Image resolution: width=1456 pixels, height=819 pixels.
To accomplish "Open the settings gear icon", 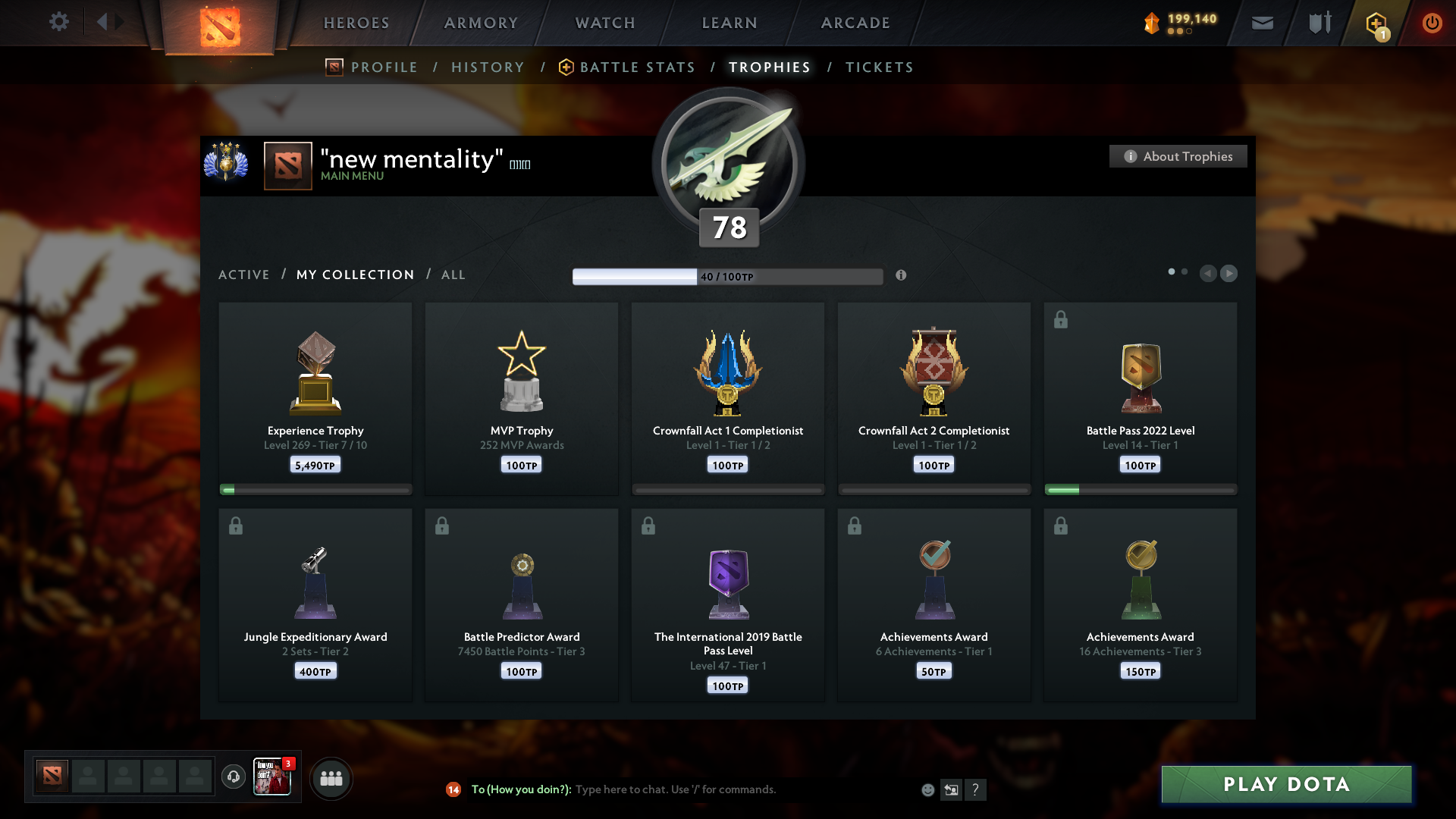I will (x=59, y=22).
